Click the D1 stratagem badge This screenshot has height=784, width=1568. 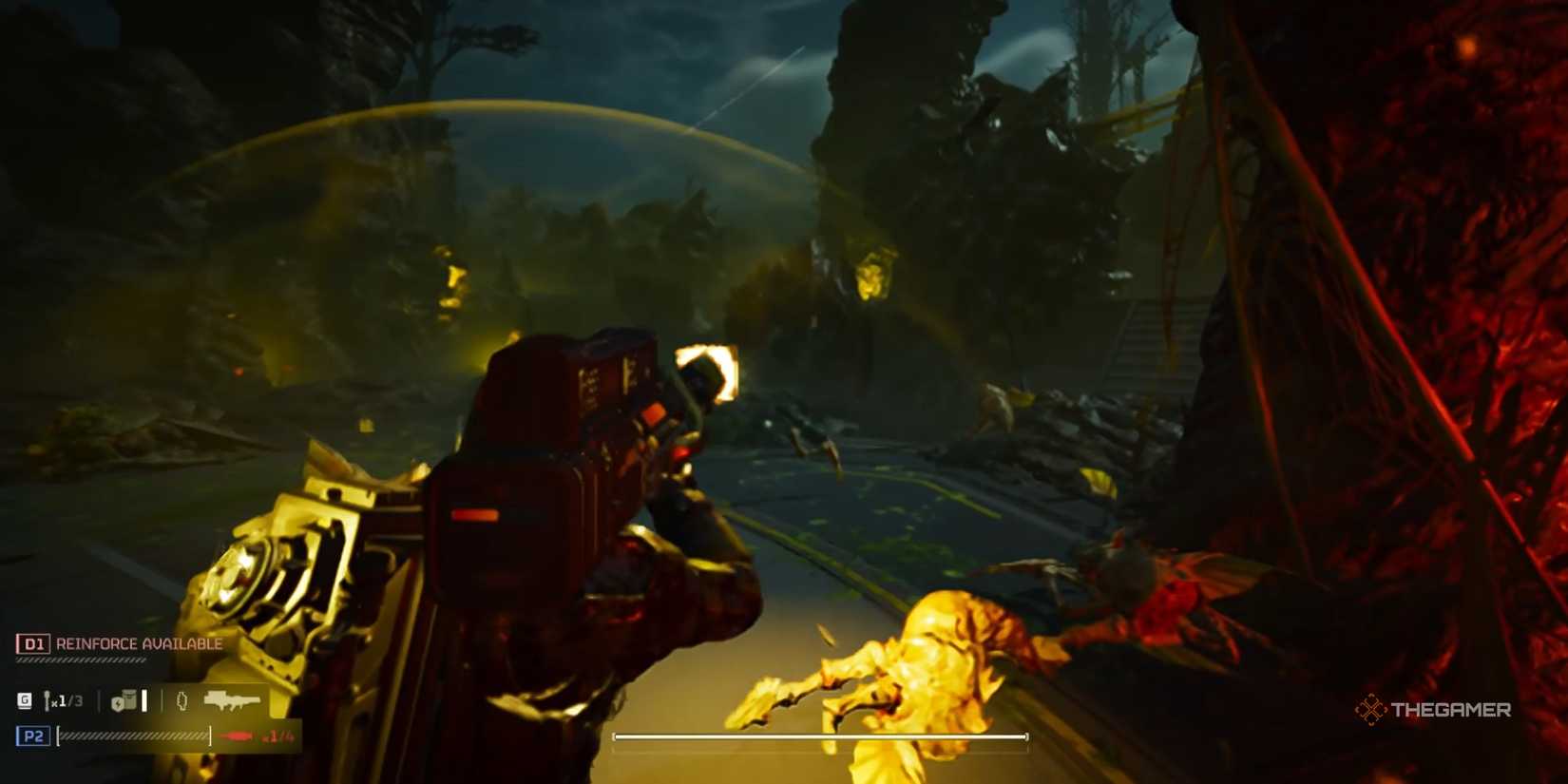[x=32, y=643]
